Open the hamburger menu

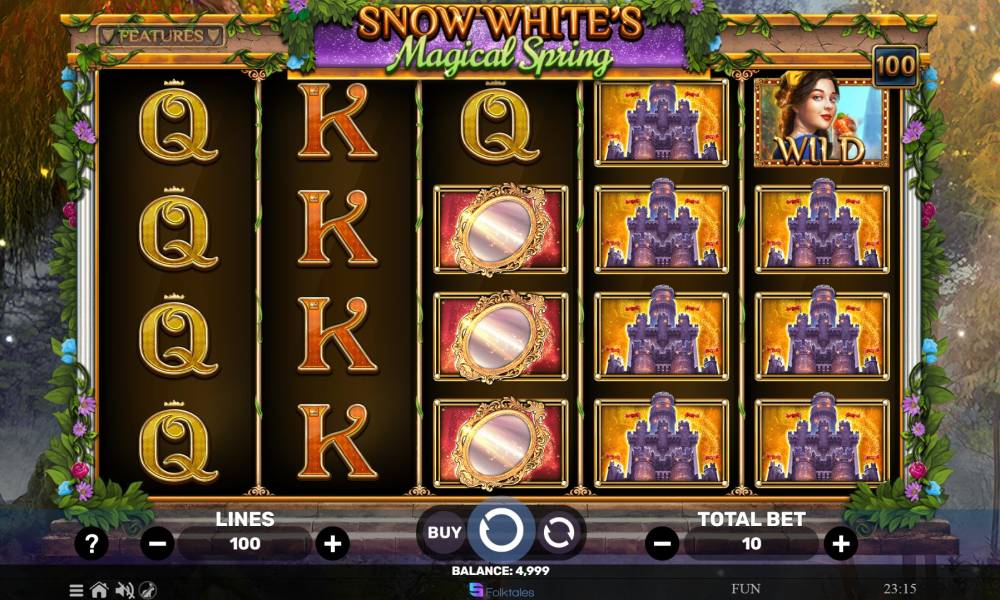tap(76, 590)
